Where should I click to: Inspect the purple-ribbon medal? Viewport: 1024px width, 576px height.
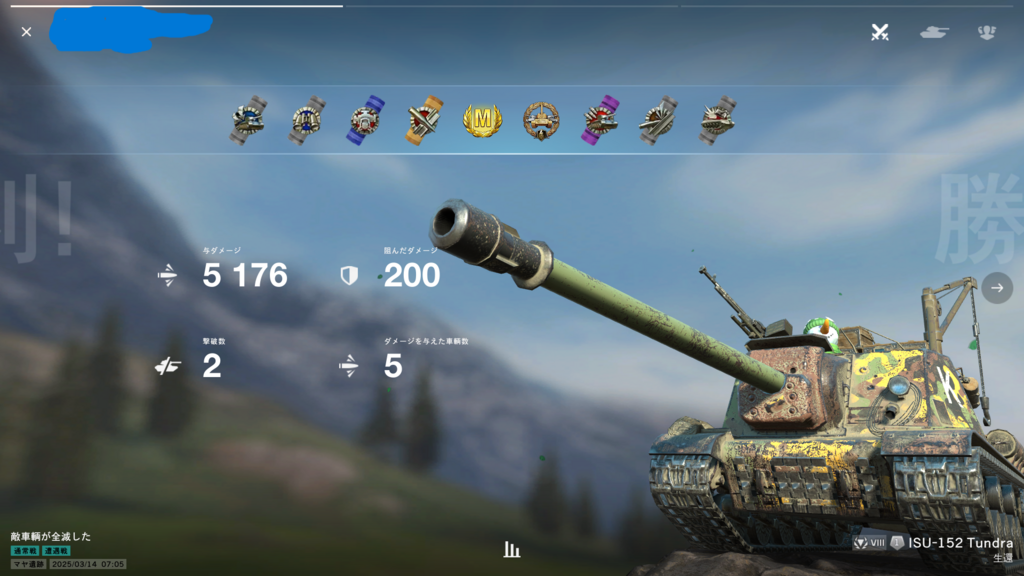[x=600, y=121]
